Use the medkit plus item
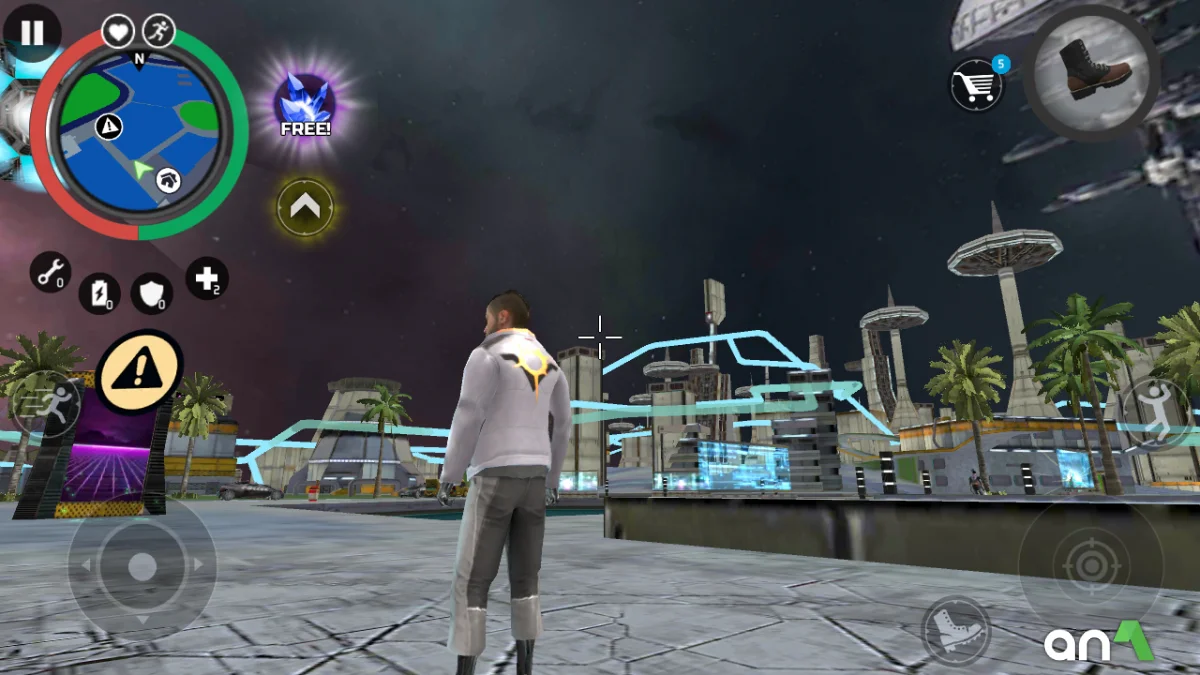Screen dimensions: 1200x675 click(207, 279)
